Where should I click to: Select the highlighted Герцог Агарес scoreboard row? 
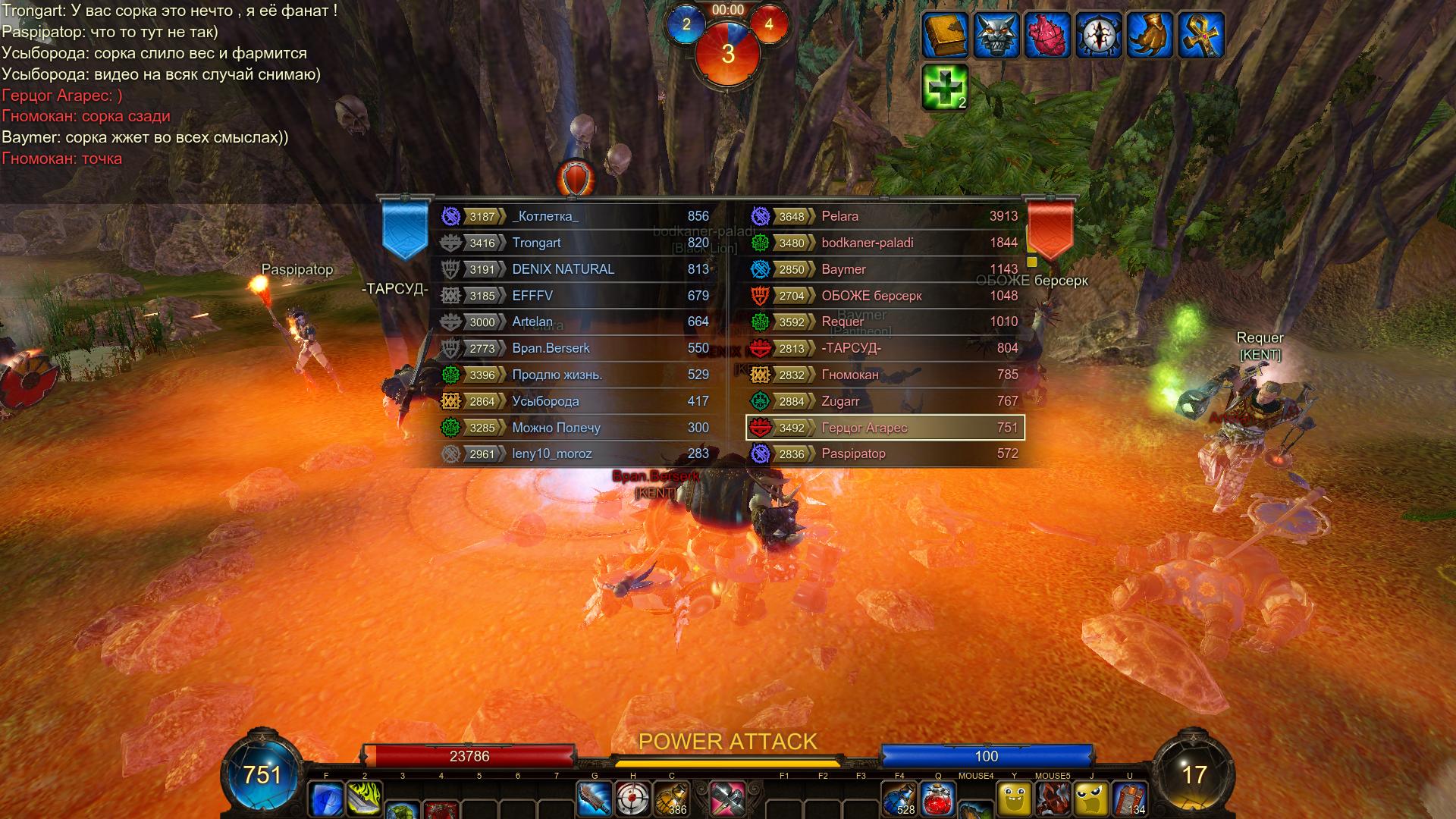coord(884,428)
